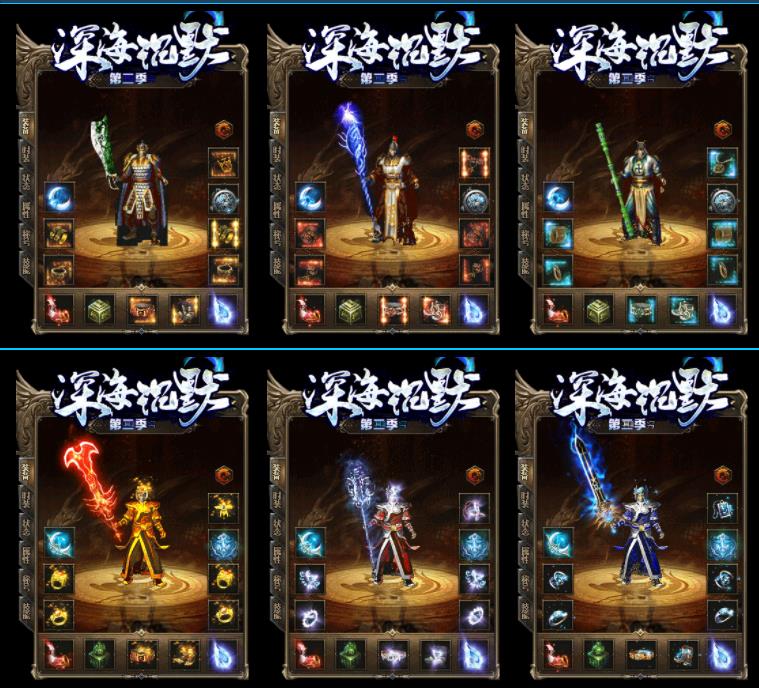Select silver medallion slot in blue lightning staff panel

(x=474, y=198)
